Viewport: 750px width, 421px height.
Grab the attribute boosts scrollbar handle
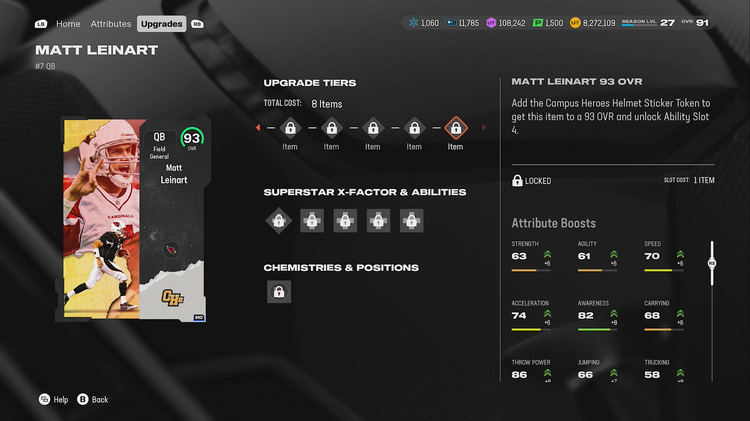[x=712, y=263]
